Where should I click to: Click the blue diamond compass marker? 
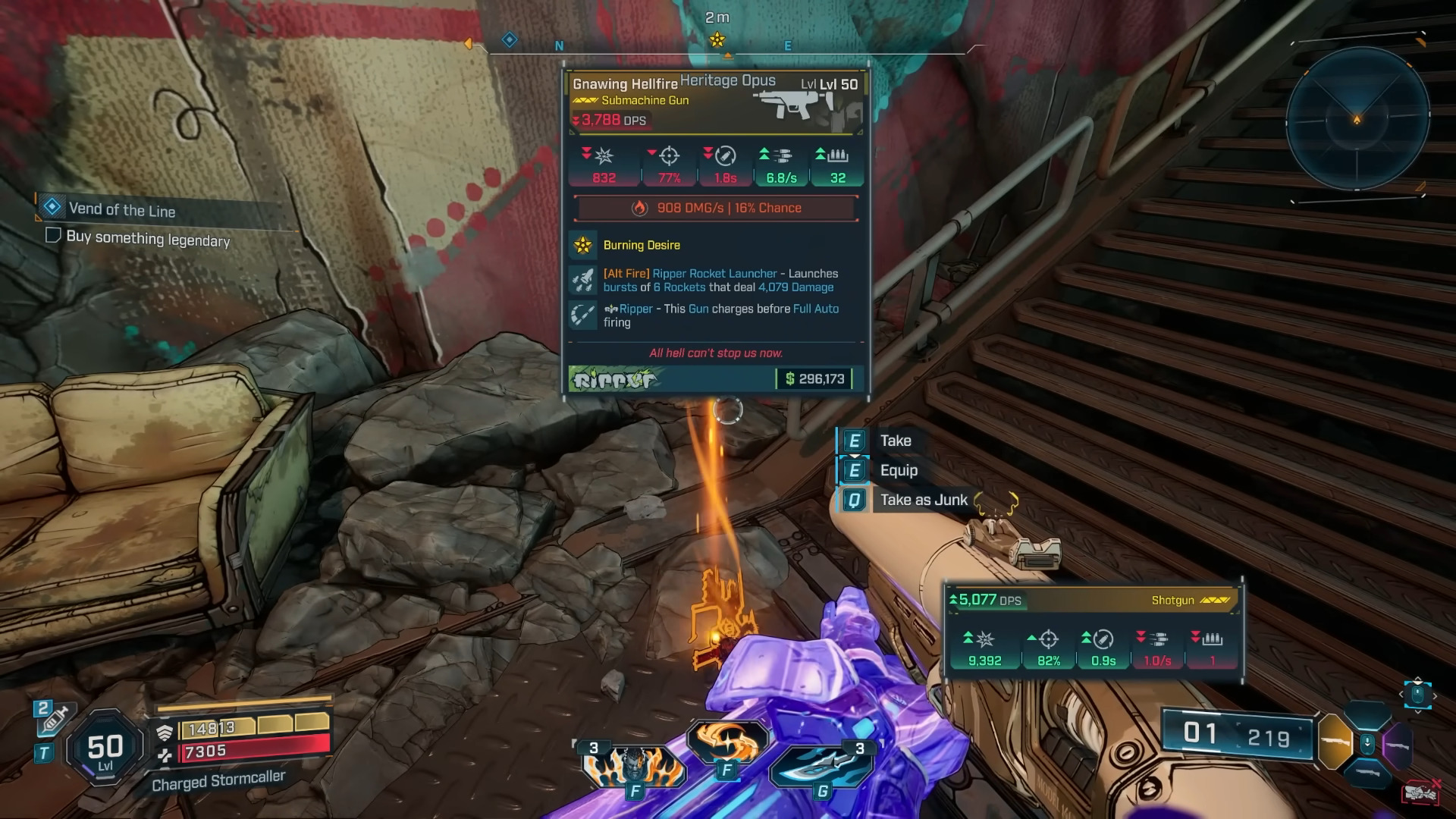click(x=510, y=39)
